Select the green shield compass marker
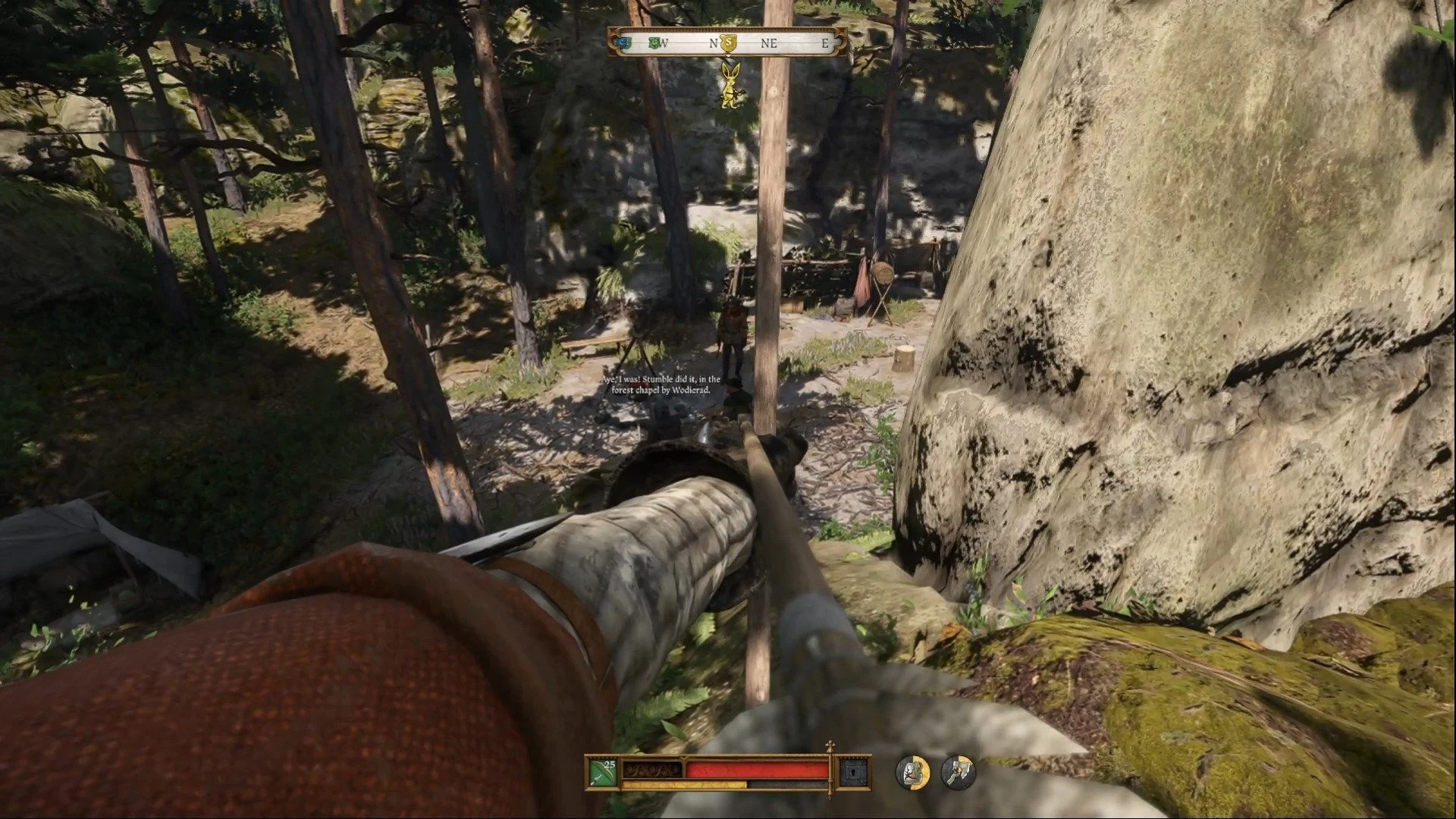The image size is (1456, 819). [x=654, y=43]
